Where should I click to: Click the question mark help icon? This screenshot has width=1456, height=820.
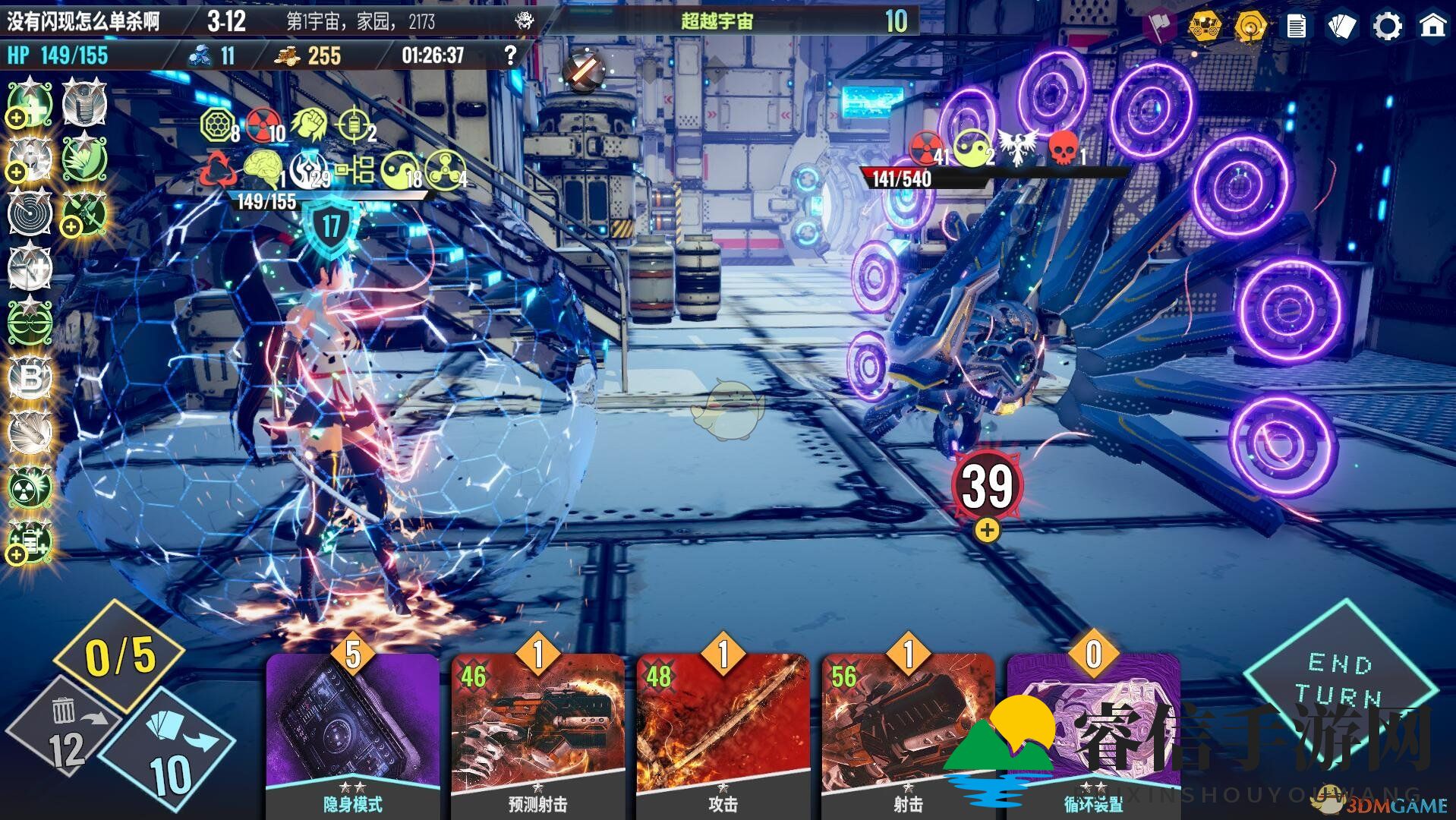(x=510, y=55)
